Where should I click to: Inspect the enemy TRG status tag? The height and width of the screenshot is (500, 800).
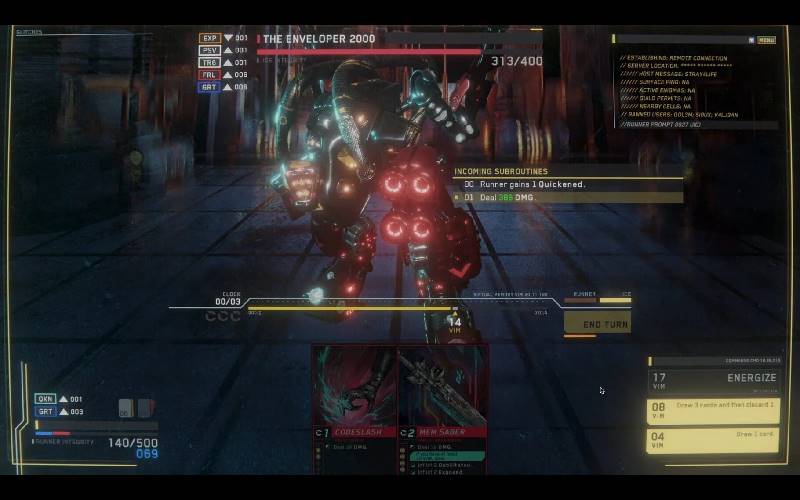pyautogui.click(x=210, y=62)
